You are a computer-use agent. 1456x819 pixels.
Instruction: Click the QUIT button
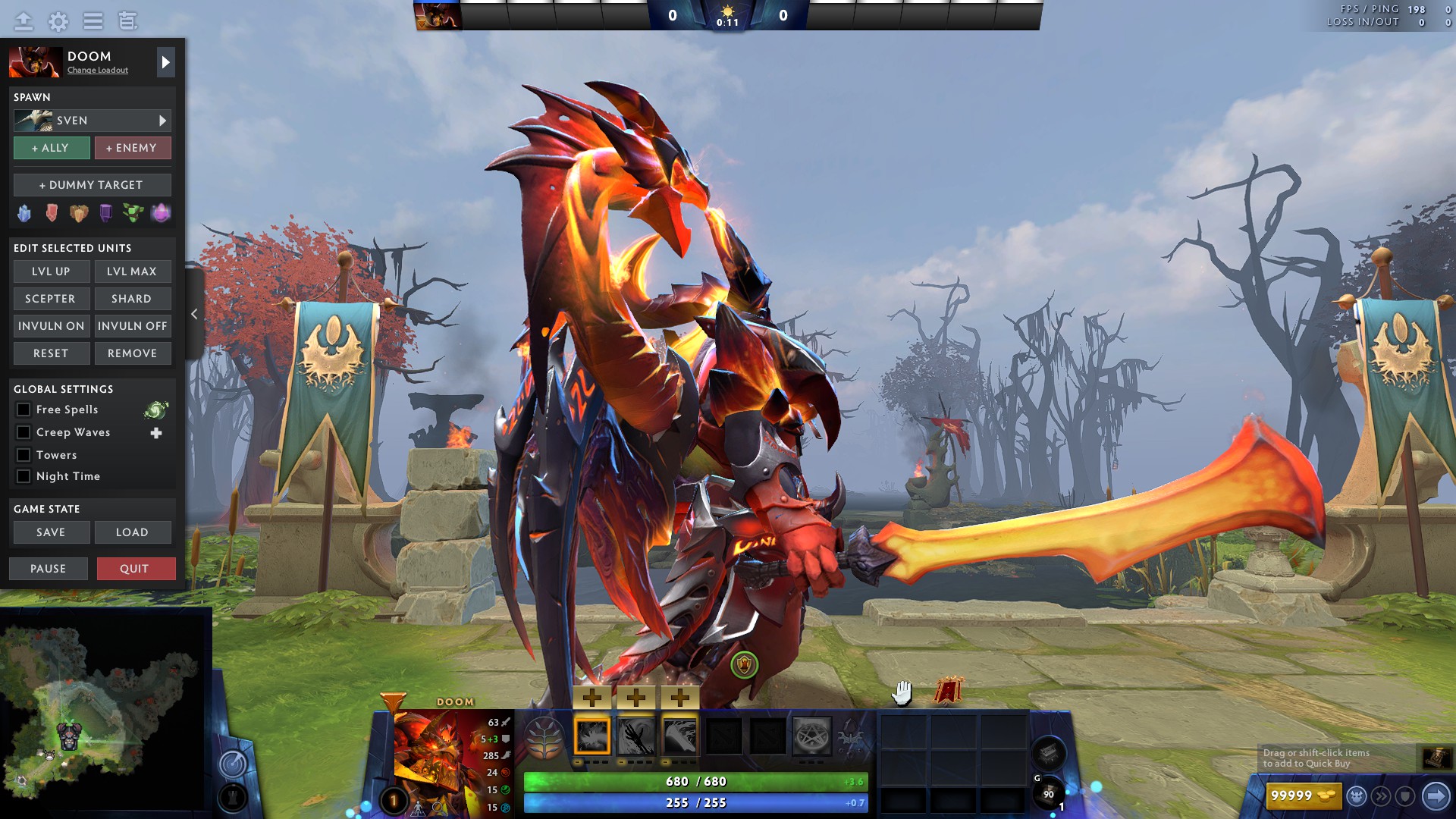tap(136, 568)
